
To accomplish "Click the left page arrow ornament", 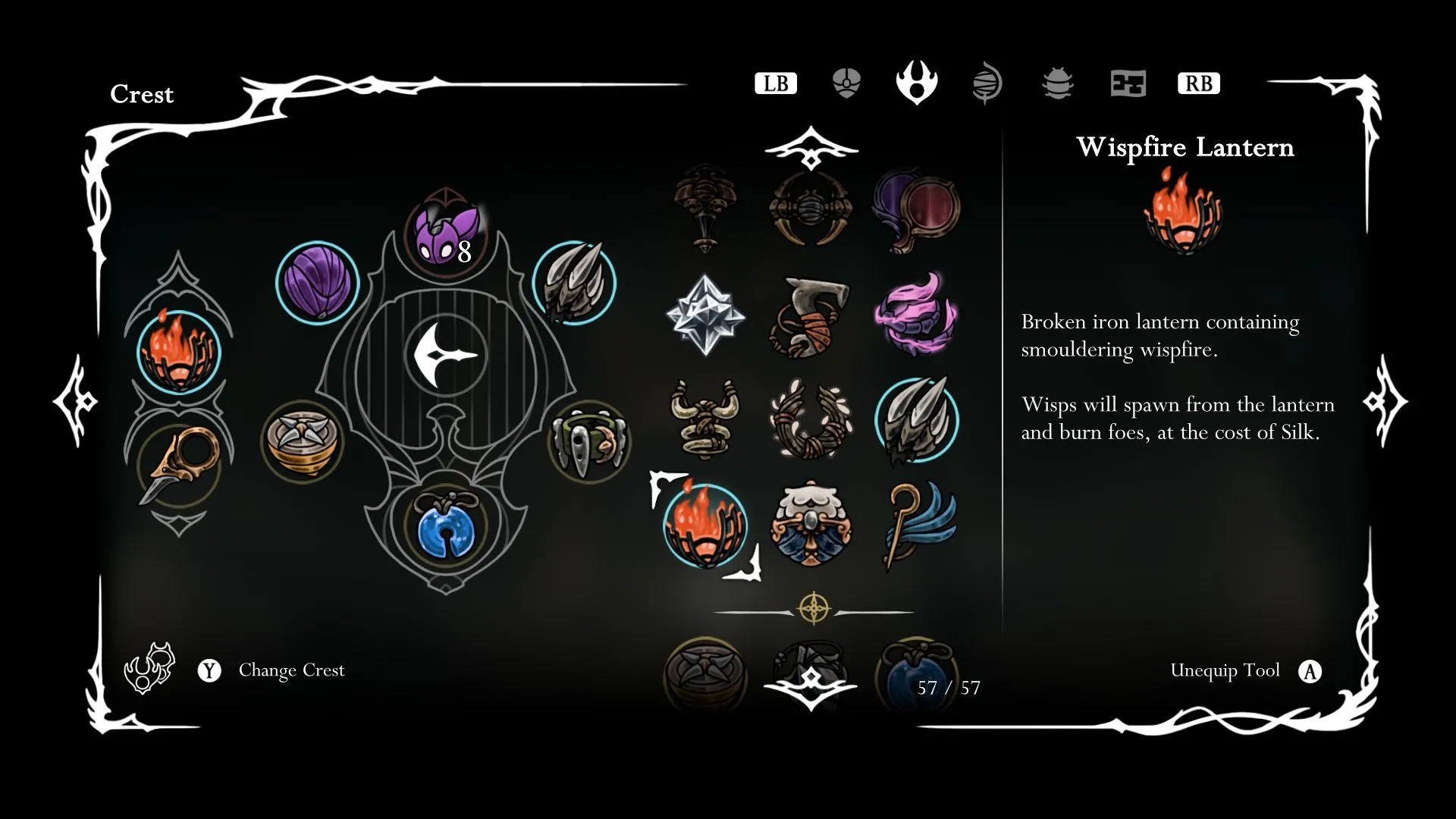I will 76,400.
